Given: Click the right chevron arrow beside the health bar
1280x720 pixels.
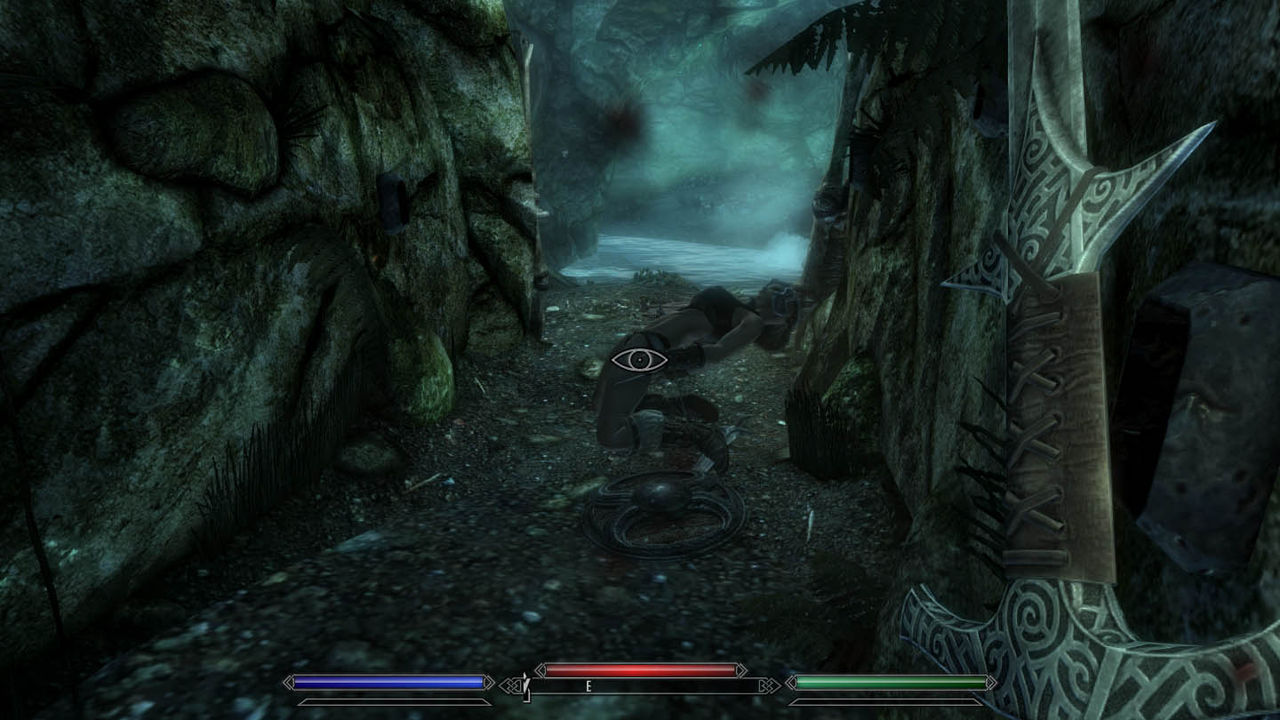Looking at the screenshot, I should click(742, 670).
